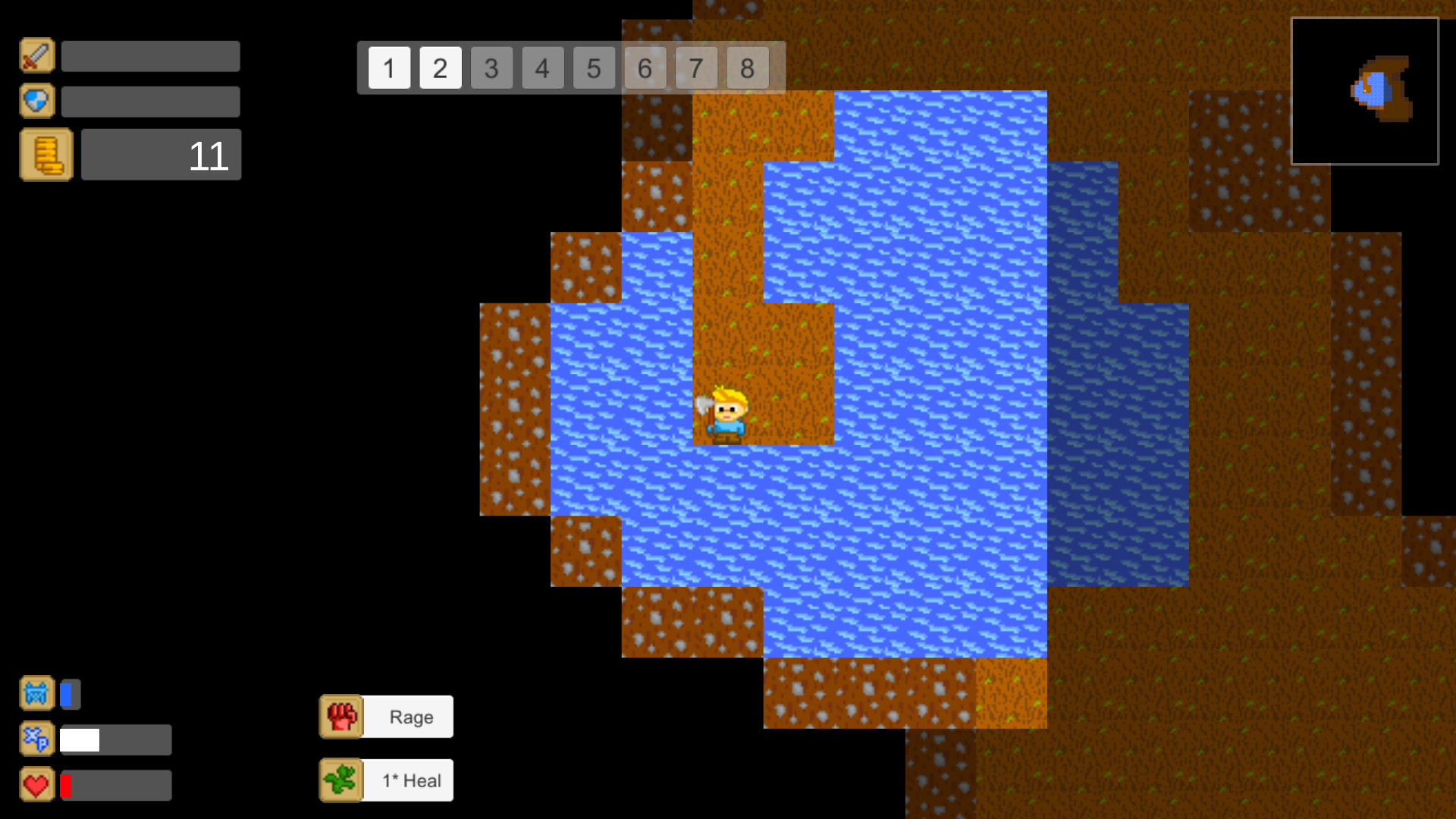The width and height of the screenshot is (1456, 819).
Task: Click the blue XP stat icon
Action: 36,739
